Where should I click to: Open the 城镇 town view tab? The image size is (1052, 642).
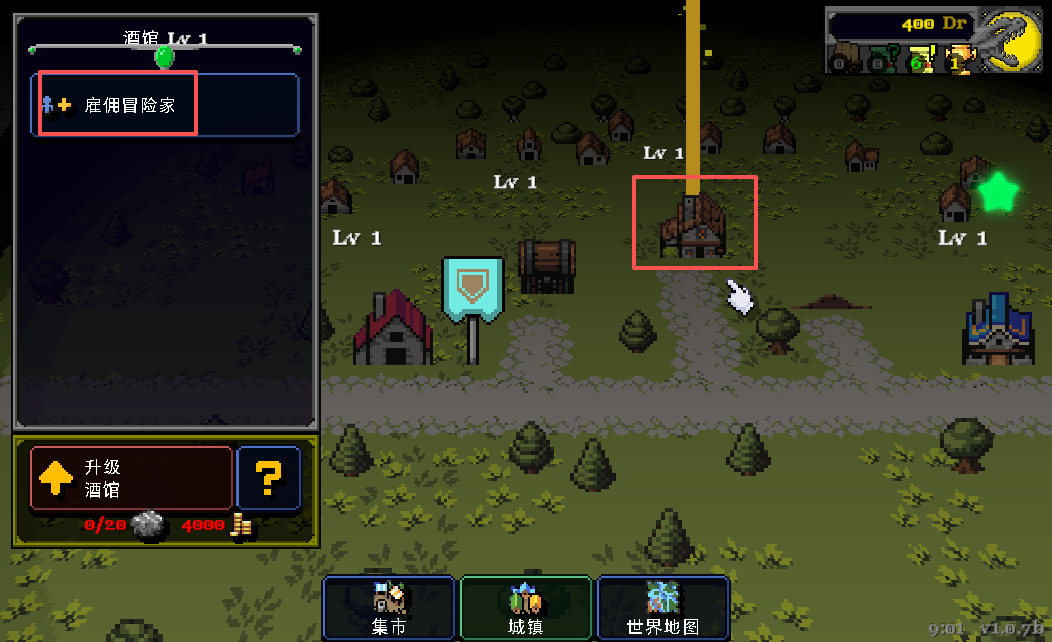pyautogui.click(x=526, y=608)
